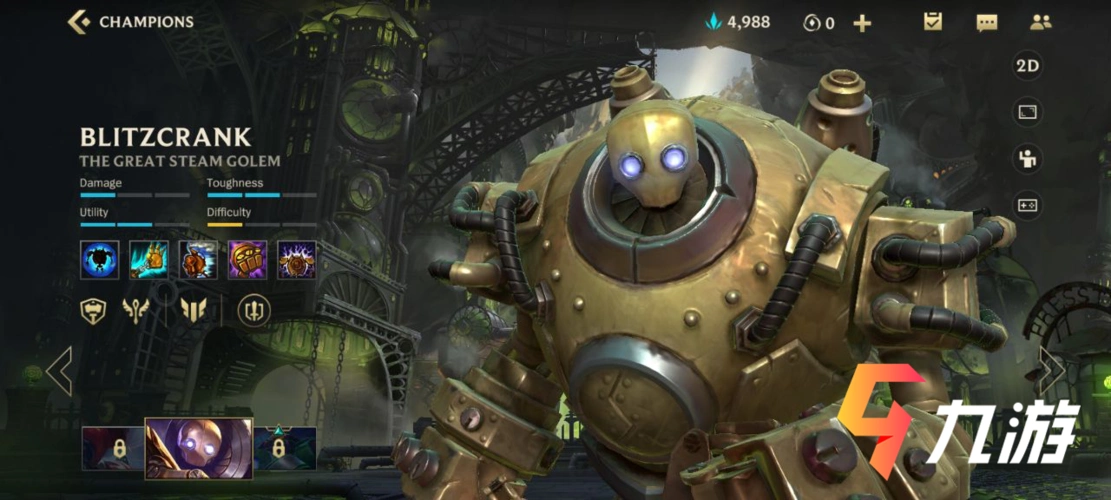Show the Rocket Grab ability
The width and height of the screenshot is (1111, 500).
pyautogui.click(x=149, y=260)
